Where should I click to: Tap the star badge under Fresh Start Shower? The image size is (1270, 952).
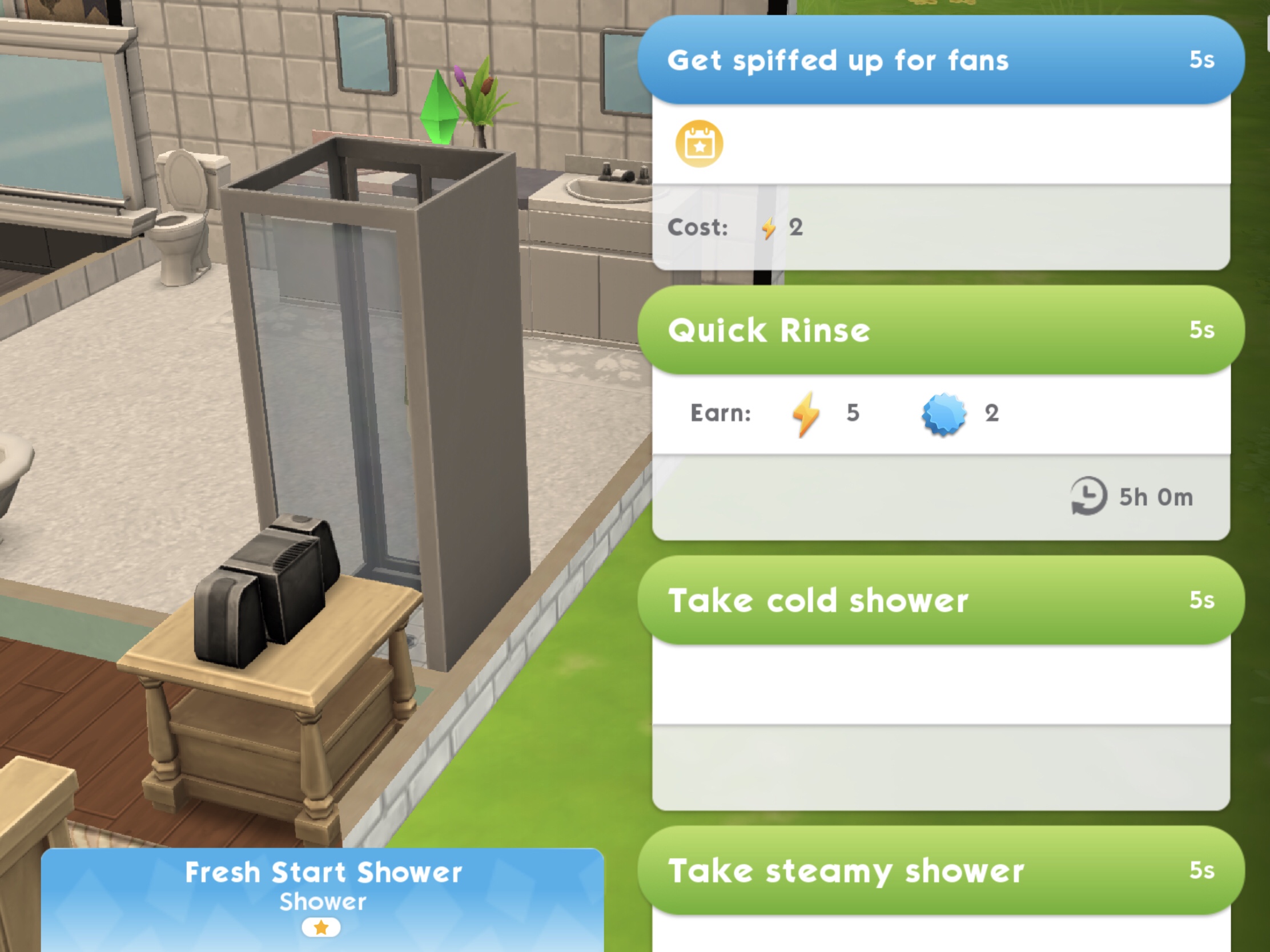[x=321, y=927]
